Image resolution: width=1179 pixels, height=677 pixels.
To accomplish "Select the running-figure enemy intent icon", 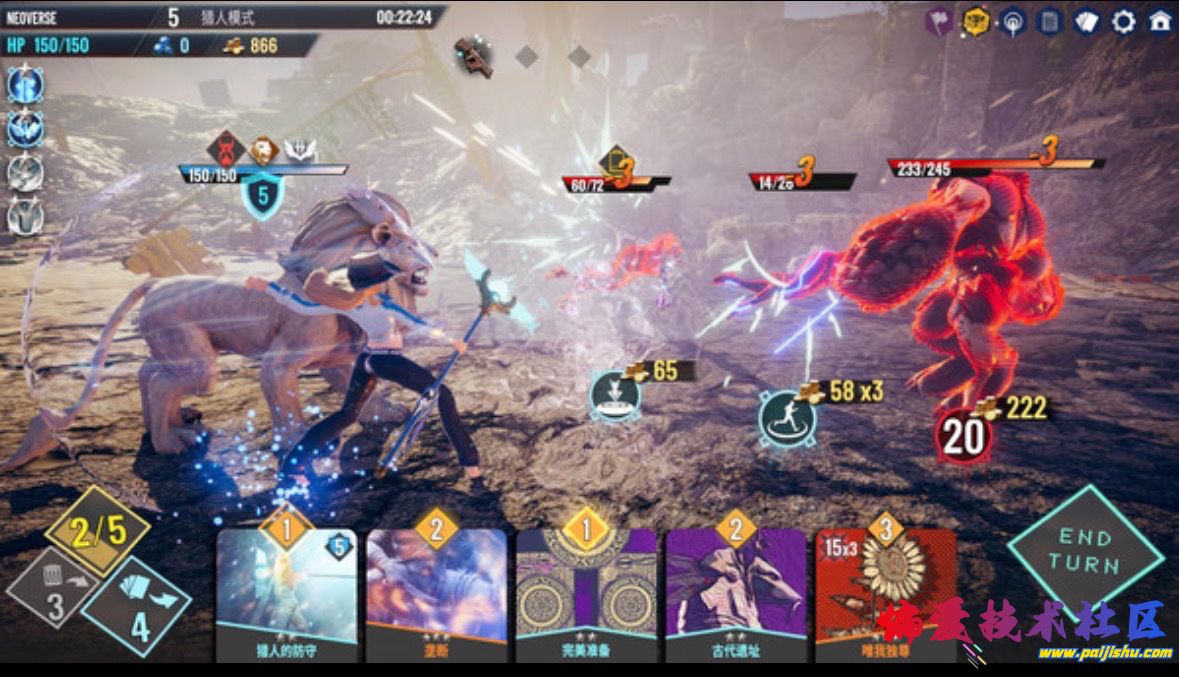I will (786, 418).
